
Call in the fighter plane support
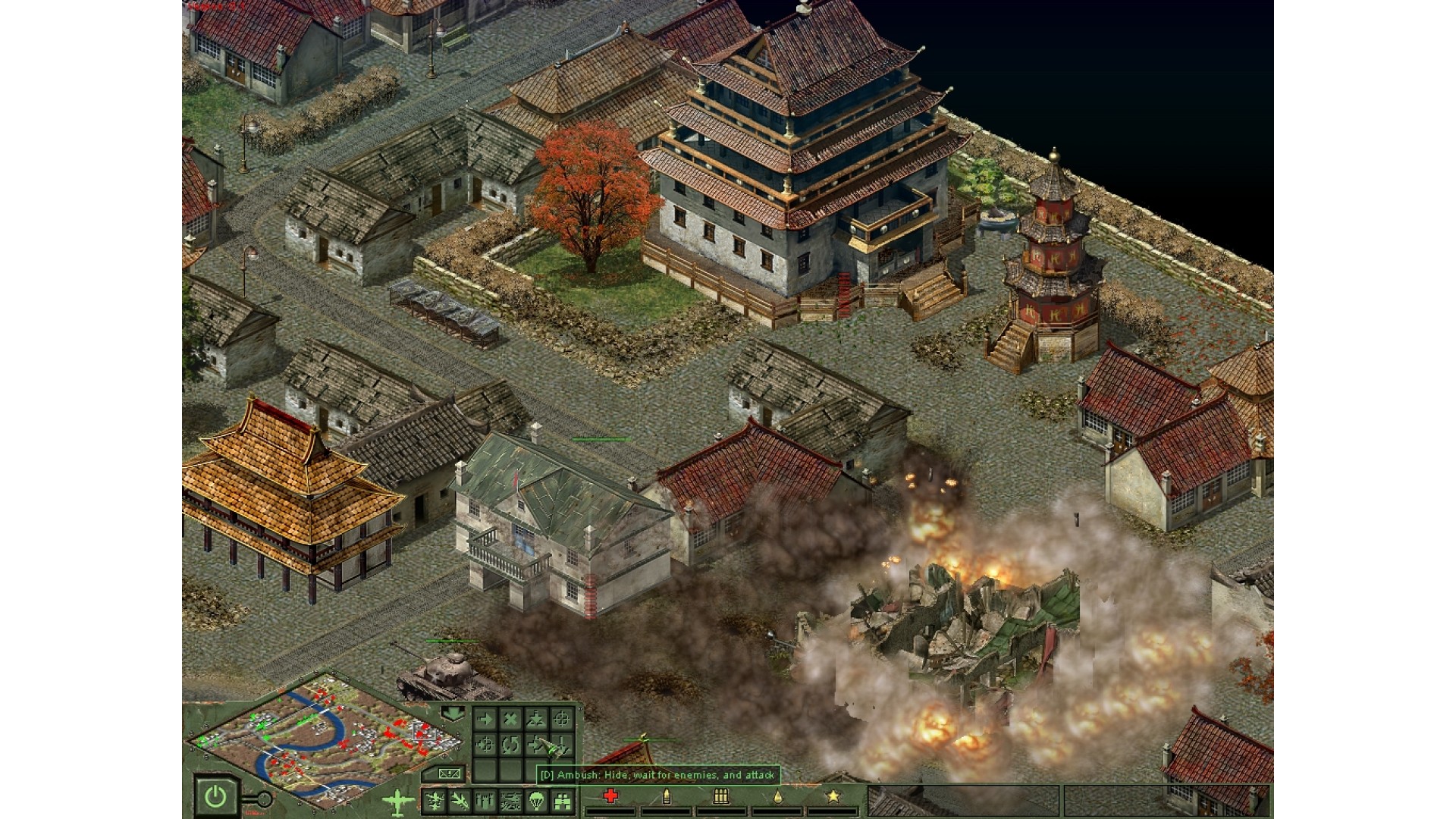coord(435,801)
